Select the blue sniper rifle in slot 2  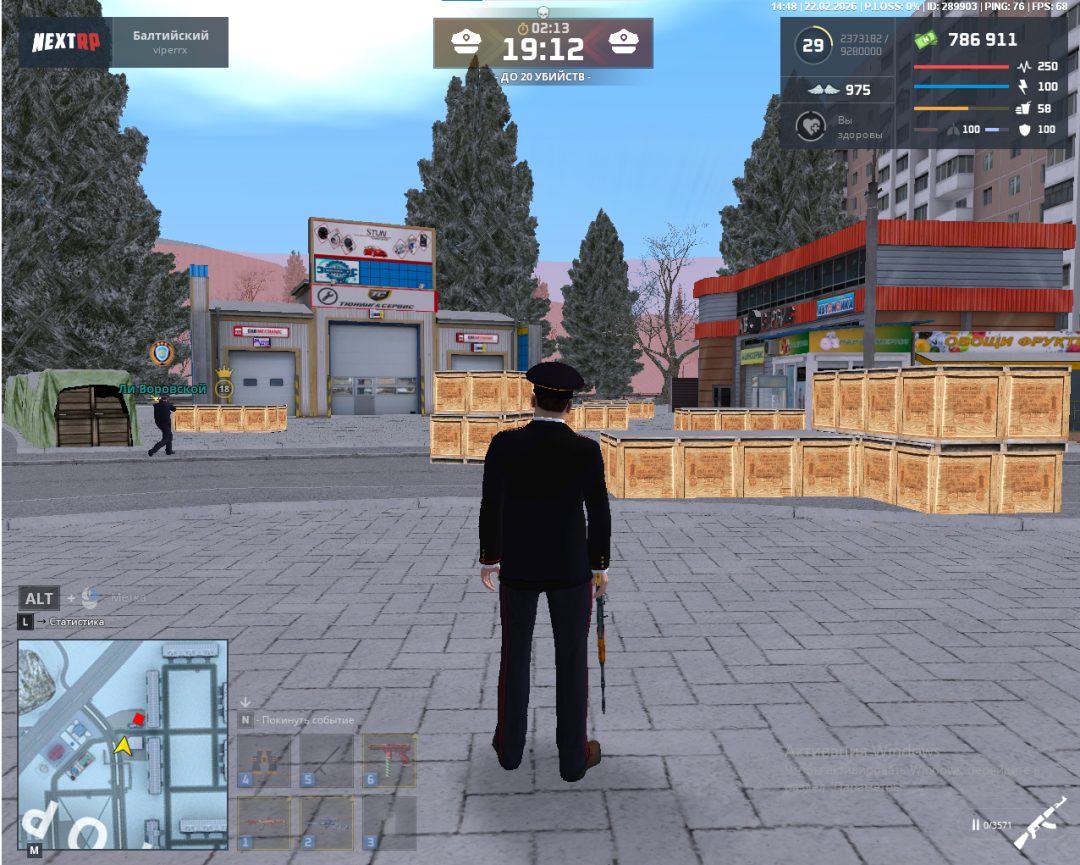tap(327, 821)
